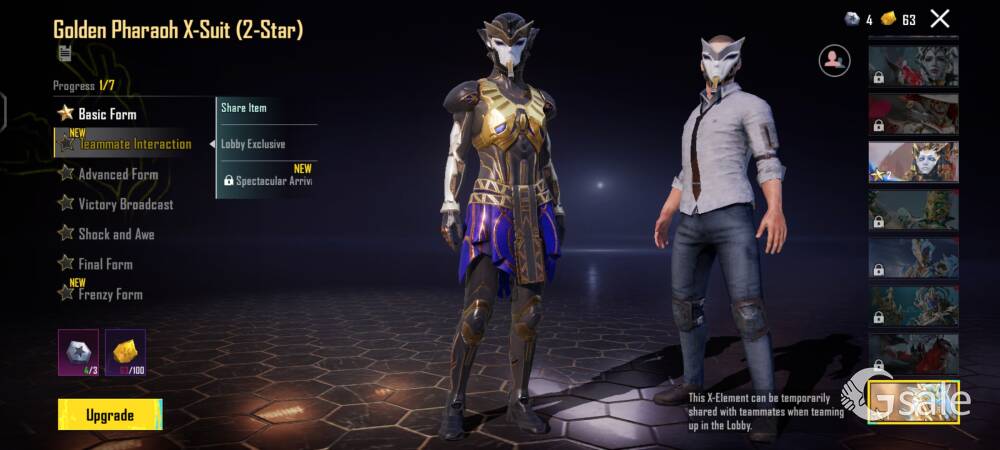View Shock and Awe stage
Viewport: 1000px width, 450px height.
pyautogui.click(x=116, y=234)
